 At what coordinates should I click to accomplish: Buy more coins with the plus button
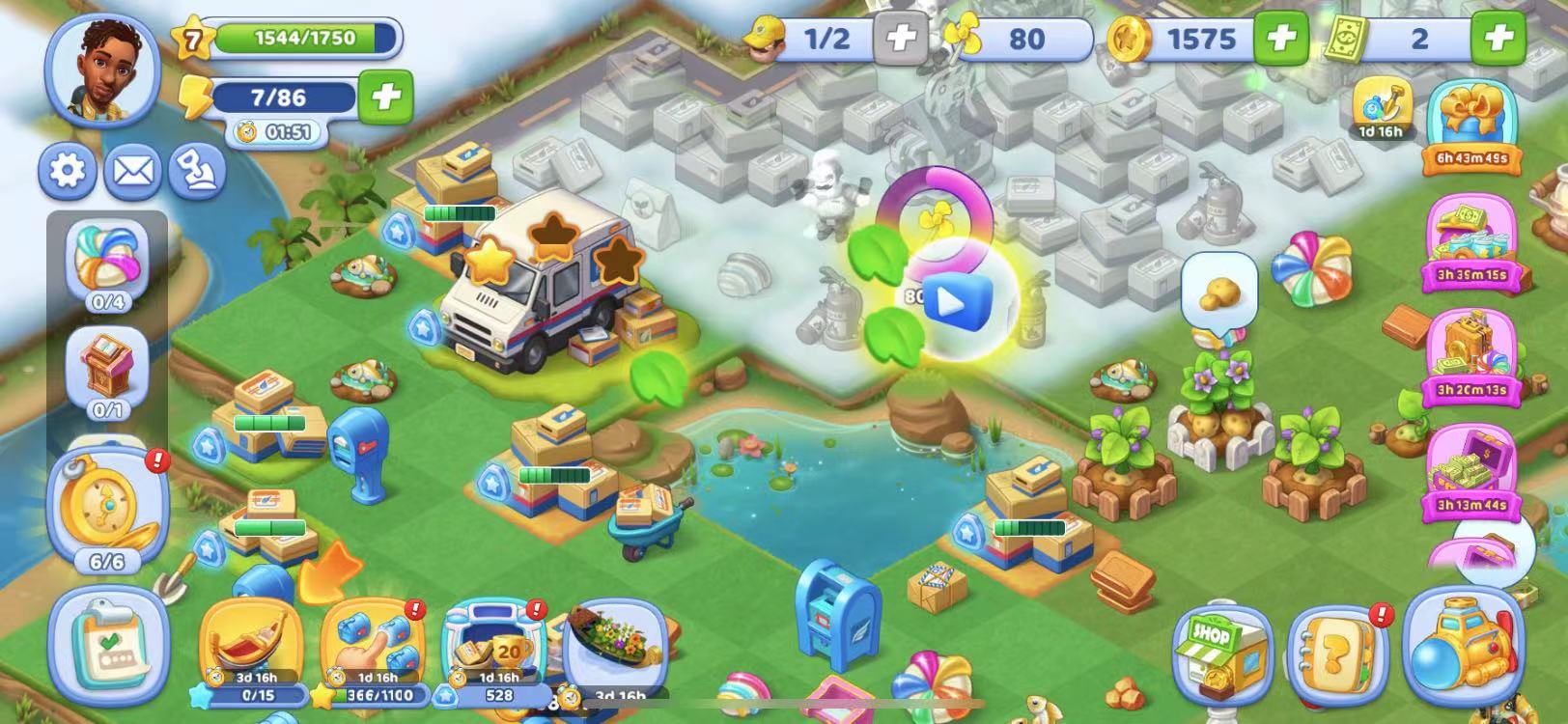tap(1280, 39)
